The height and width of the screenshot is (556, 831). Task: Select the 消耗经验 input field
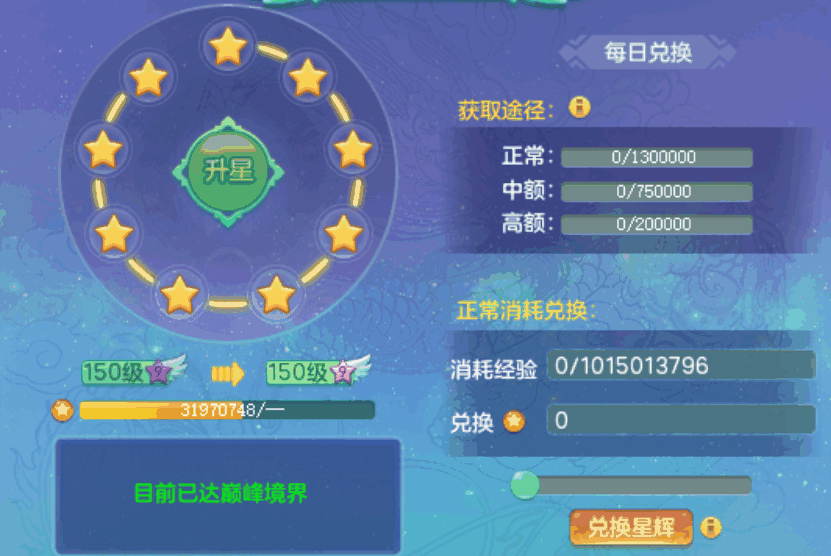click(680, 366)
